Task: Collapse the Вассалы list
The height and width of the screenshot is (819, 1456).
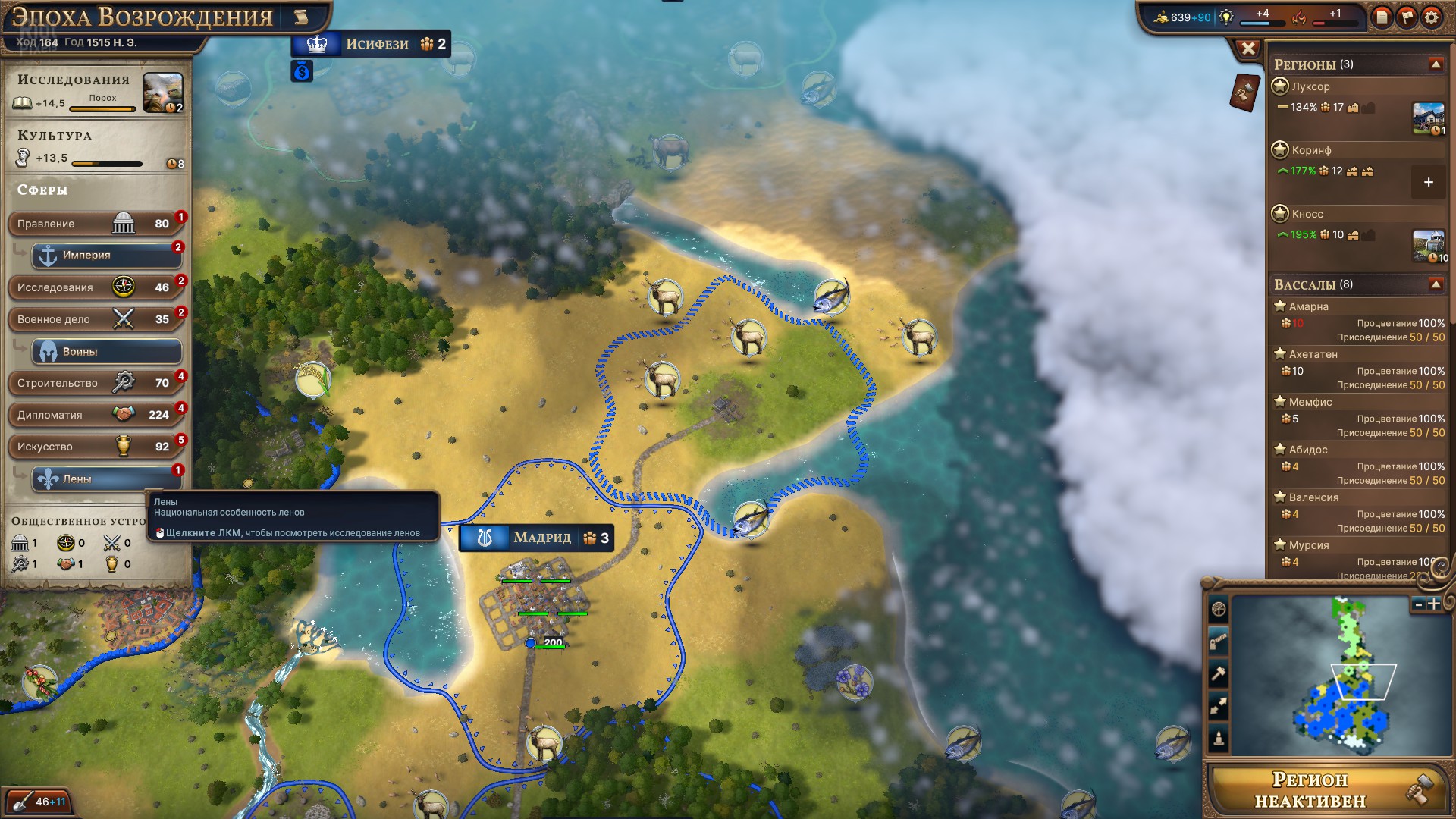Action: [x=1436, y=284]
